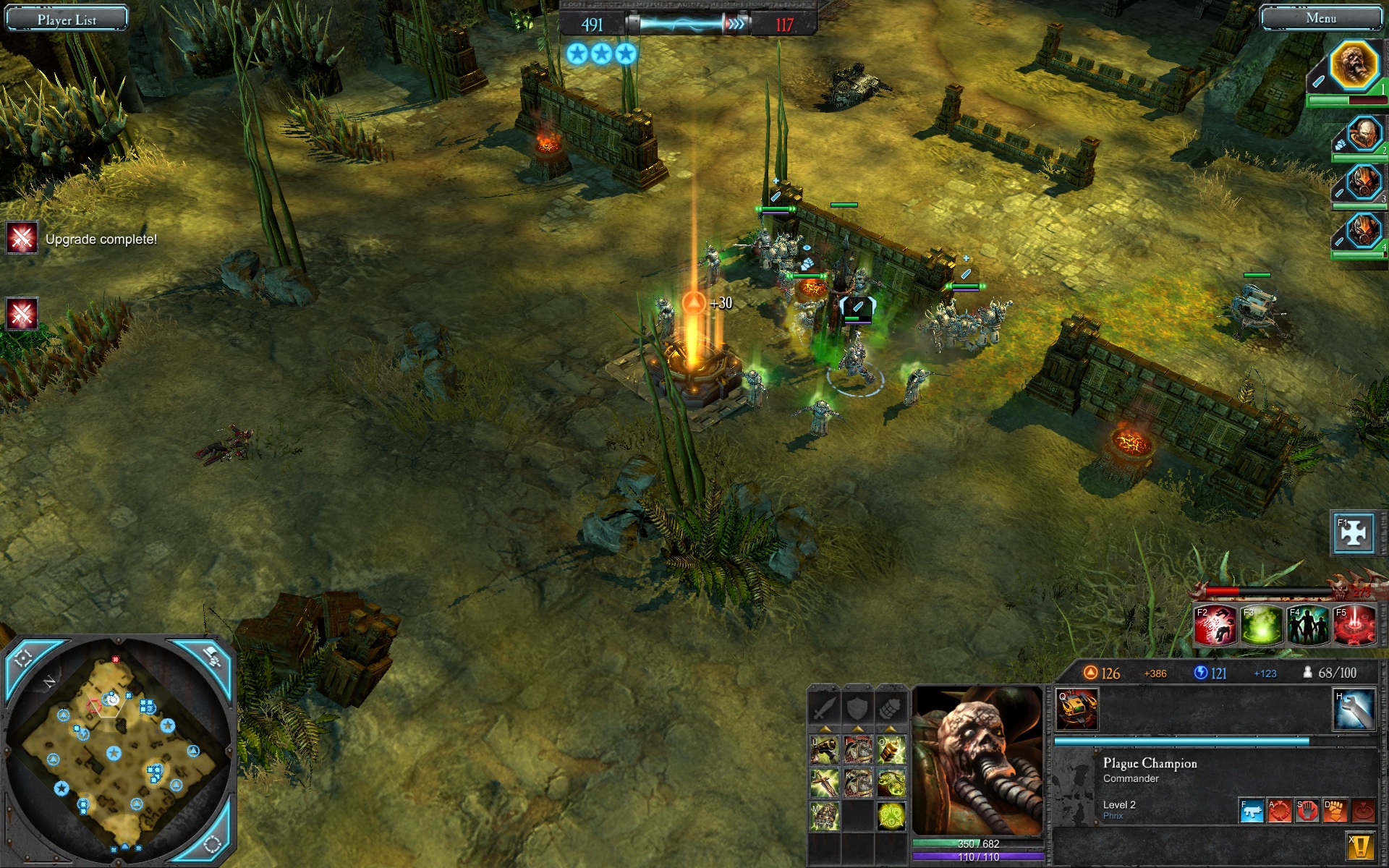Select the F ranged gun stance button
Viewport: 1389px width, 868px height.
1252,812
